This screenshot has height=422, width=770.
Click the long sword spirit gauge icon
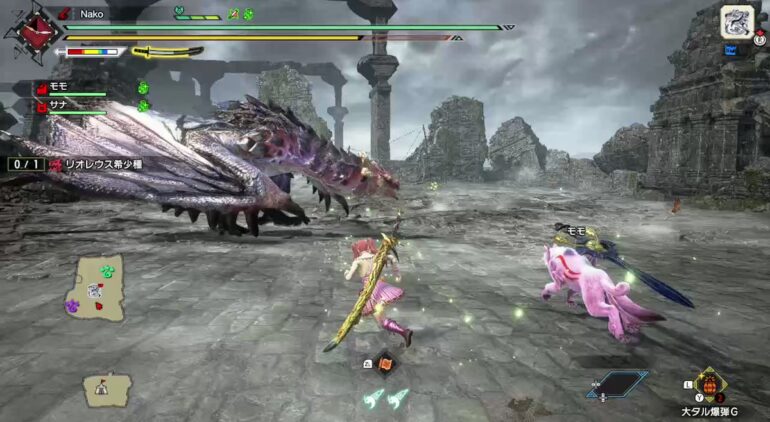click(x=166, y=51)
